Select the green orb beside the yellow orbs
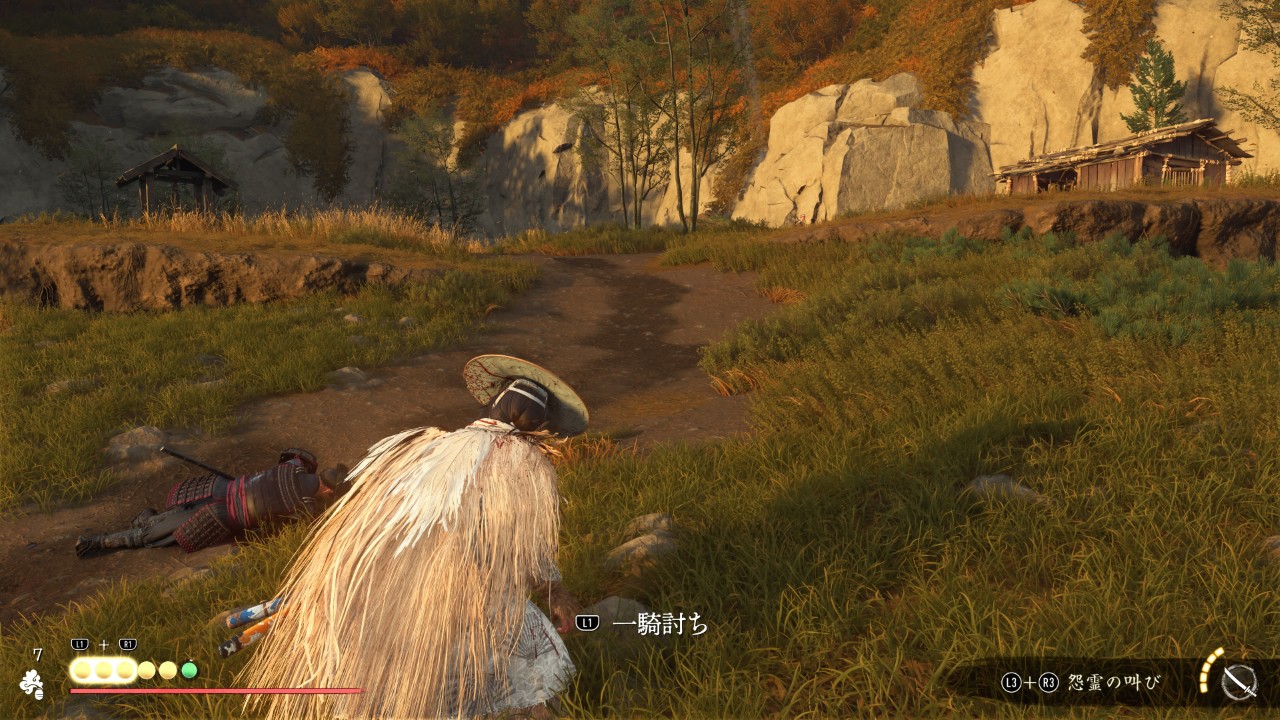Screen dimensions: 1280x720 tap(189, 670)
